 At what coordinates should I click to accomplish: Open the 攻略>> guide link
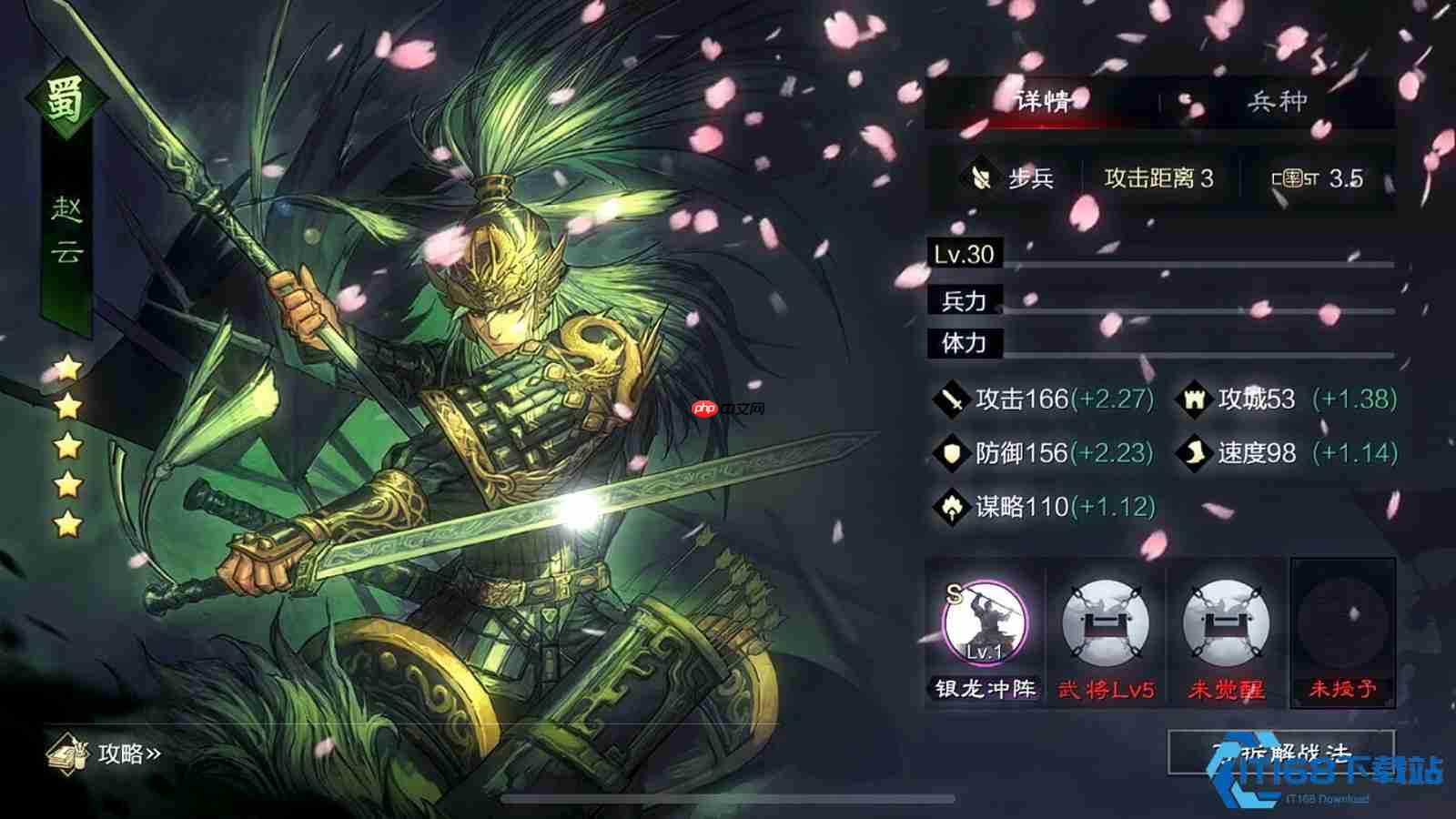(x=128, y=752)
